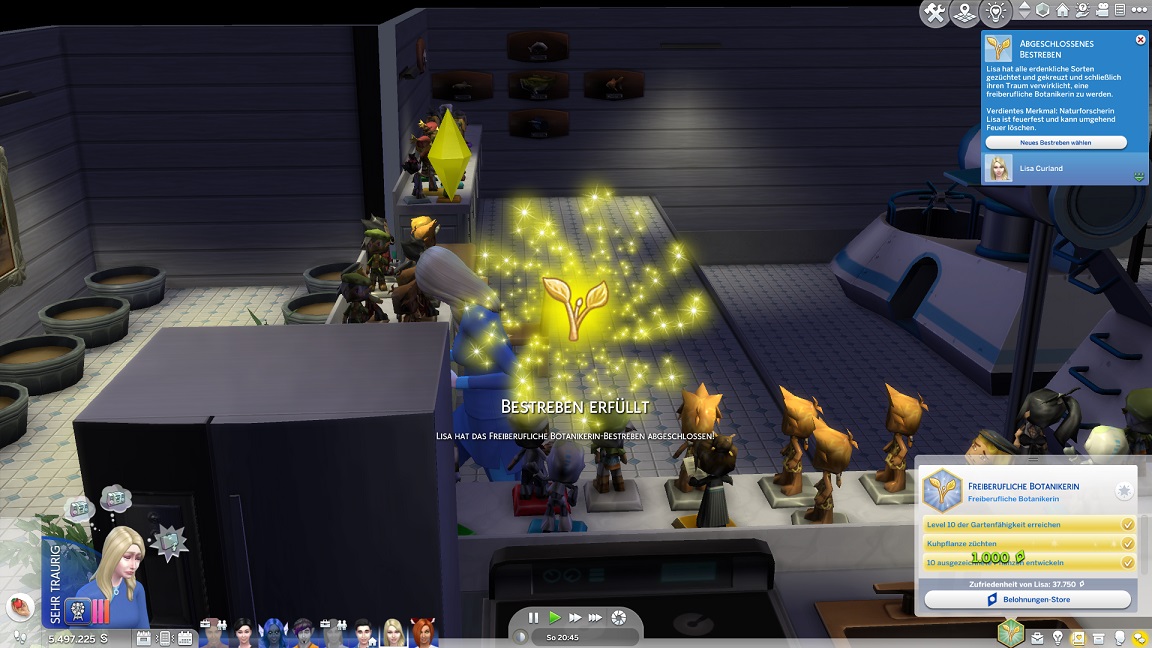
Task: Set game speed to normal play
Action: (555, 618)
